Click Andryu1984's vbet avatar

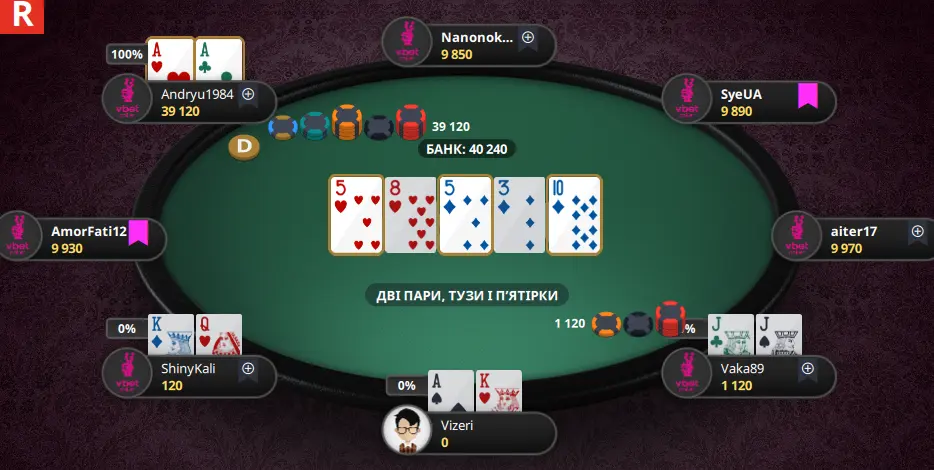pos(128,101)
